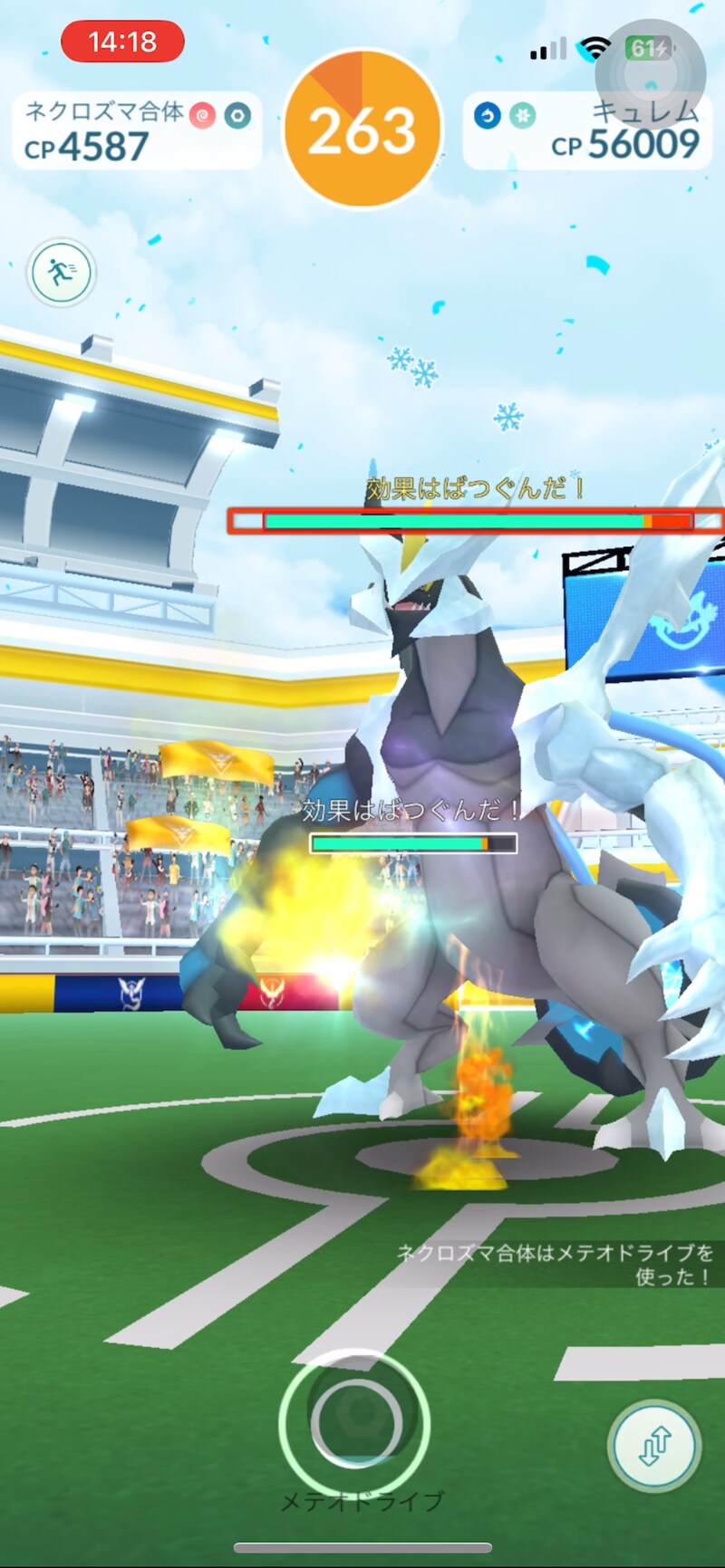The width and height of the screenshot is (725, 1568).
Task: Activate the Meteor Drive charged attack button
Action: (354, 1421)
